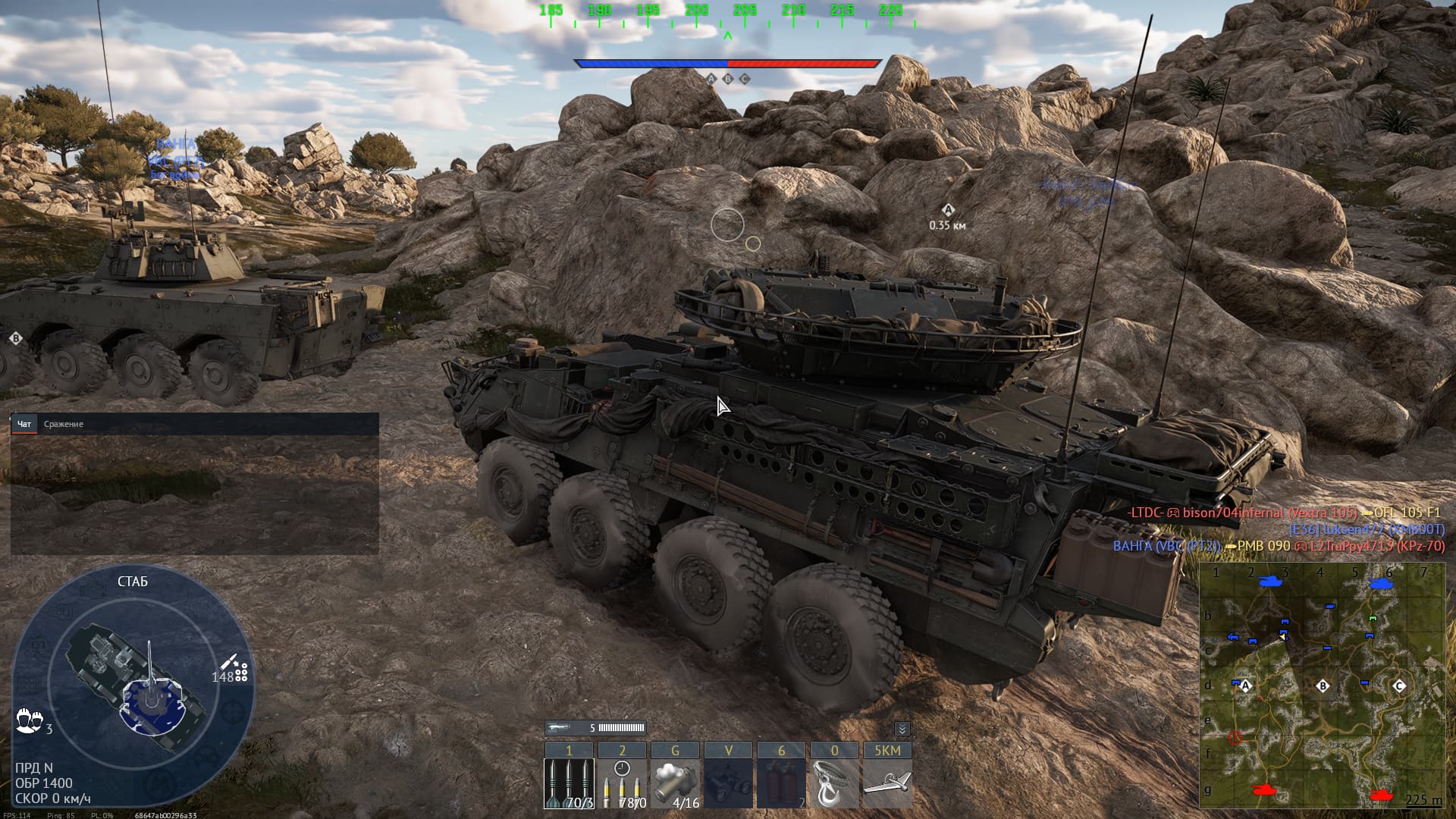Switch to the Сражение tab
Image resolution: width=1456 pixels, height=819 pixels.
(64, 424)
